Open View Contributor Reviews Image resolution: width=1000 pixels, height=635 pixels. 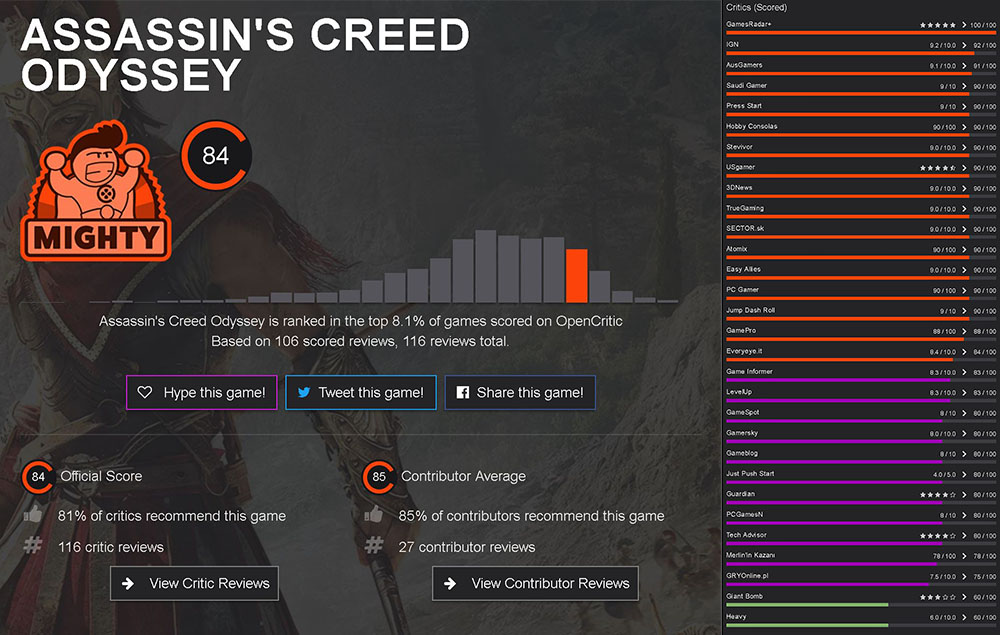coord(535,583)
